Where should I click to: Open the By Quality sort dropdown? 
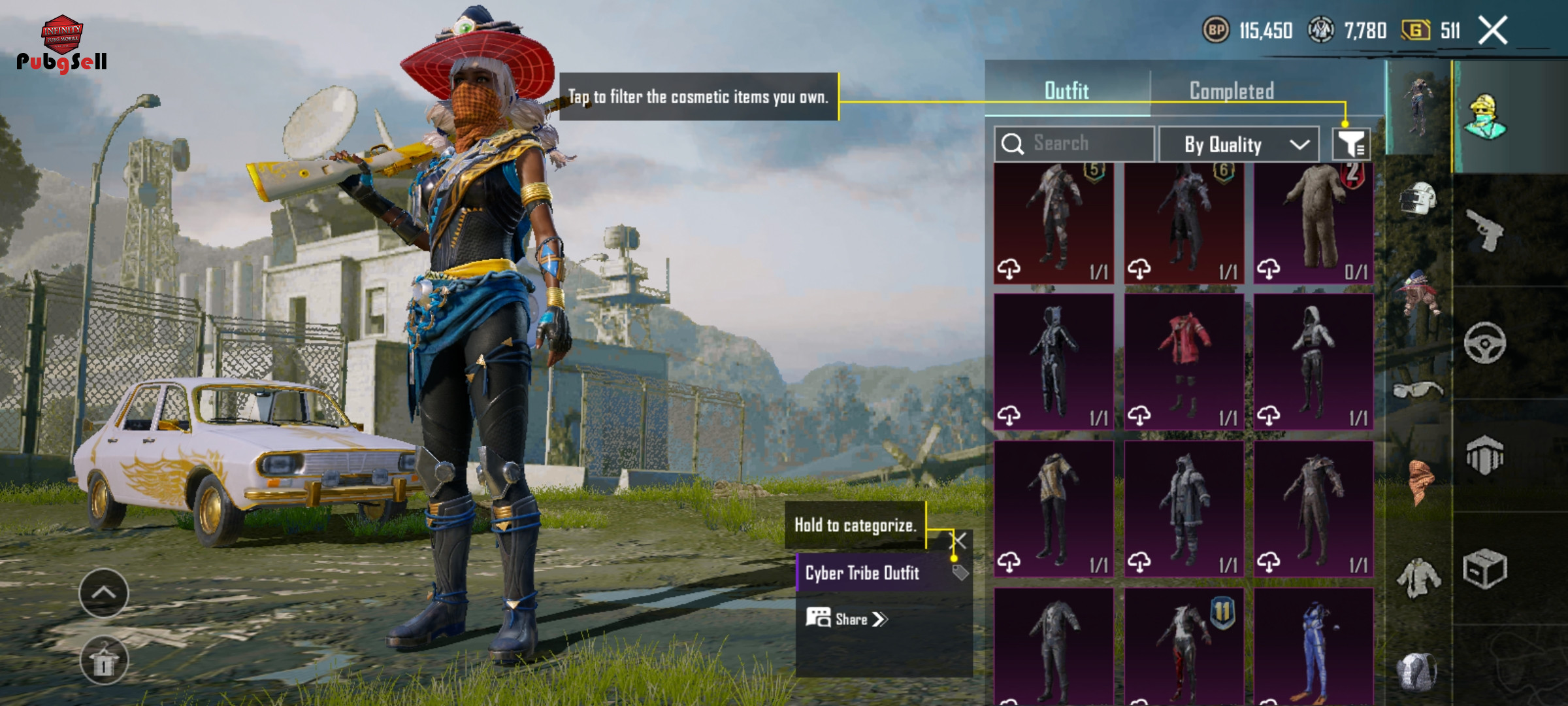pos(1239,144)
